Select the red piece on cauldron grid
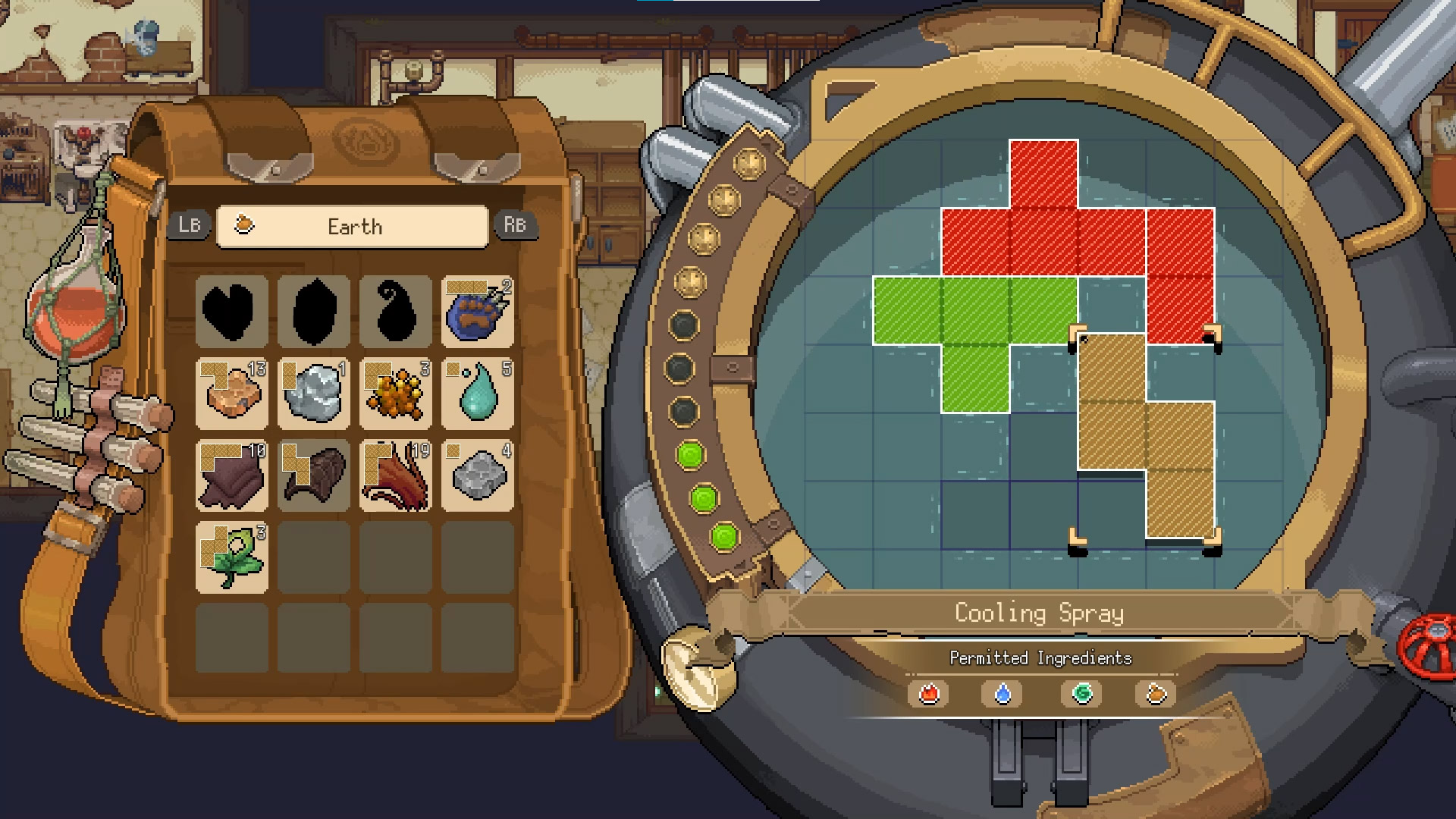Screen dimensions: 1456x819 1077,241
